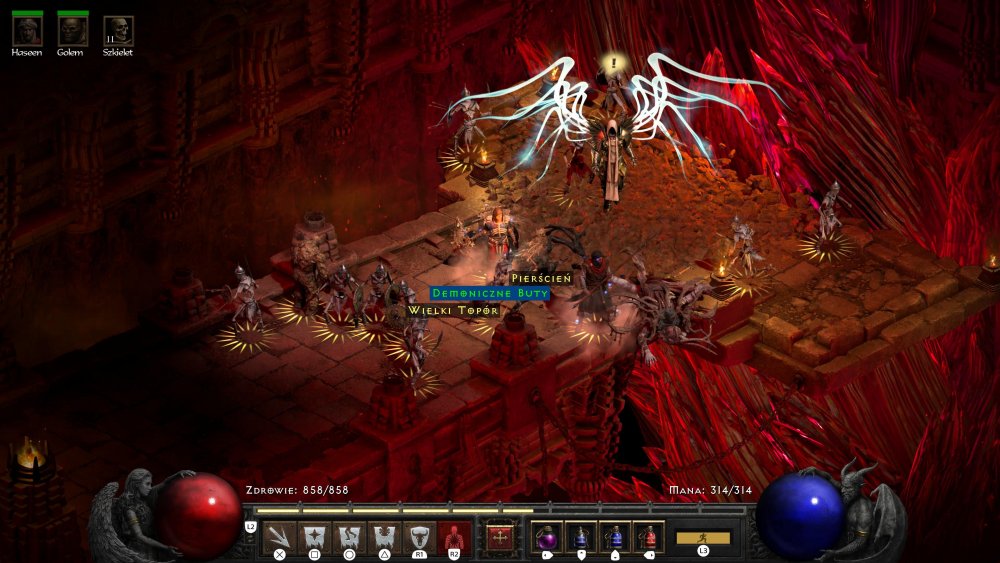The height and width of the screenshot is (563, 1000).
Task: Pick up the Pierścień item label
Action: 540,278
